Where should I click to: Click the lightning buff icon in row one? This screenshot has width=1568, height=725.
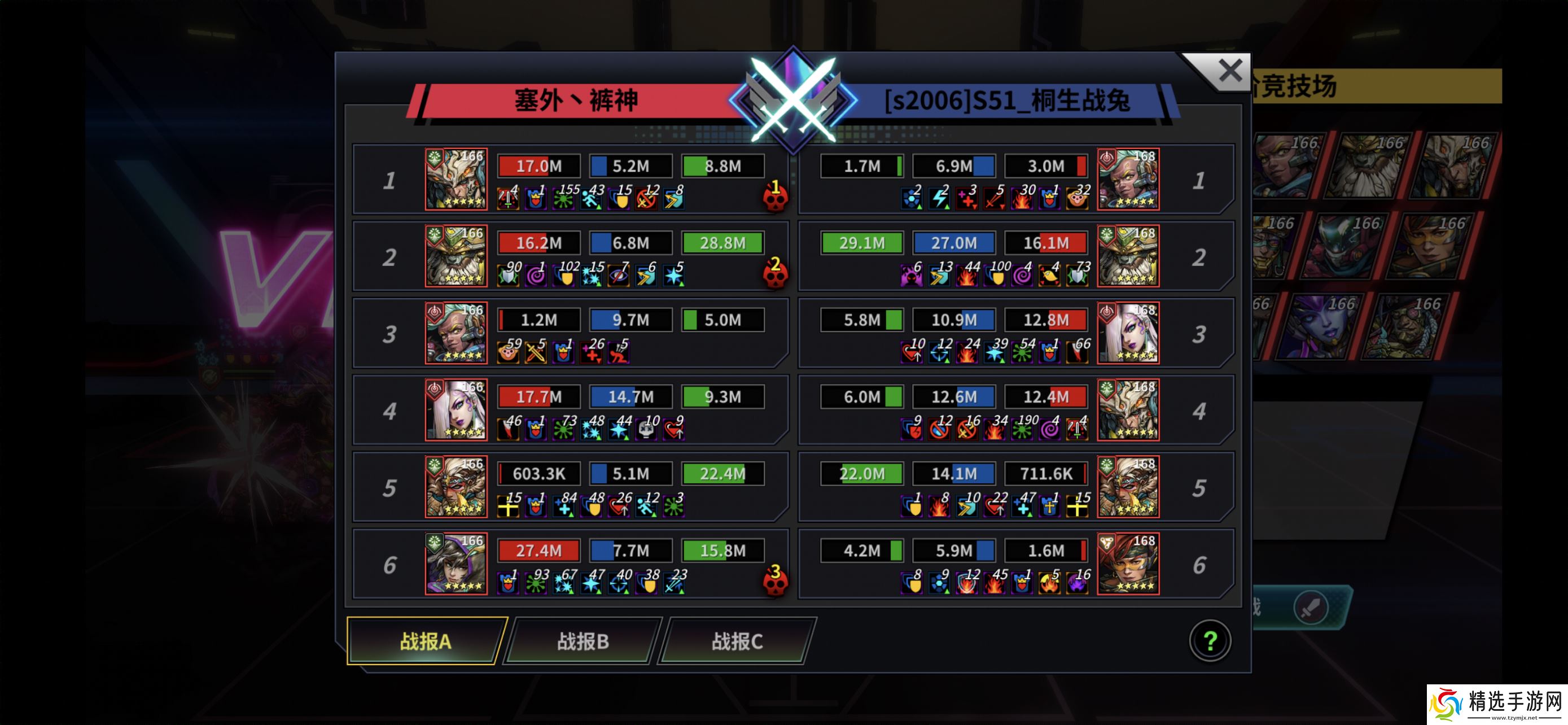[x=939, y=199]
